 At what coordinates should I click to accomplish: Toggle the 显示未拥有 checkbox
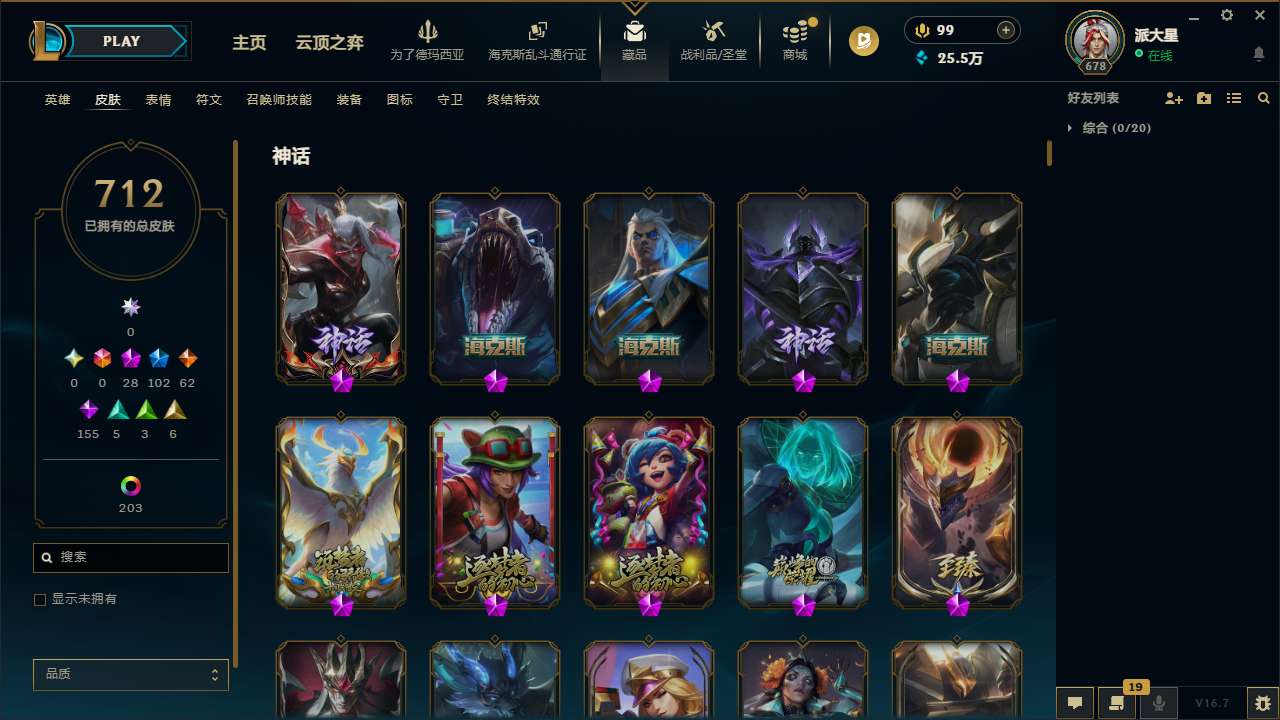(40, 599)
